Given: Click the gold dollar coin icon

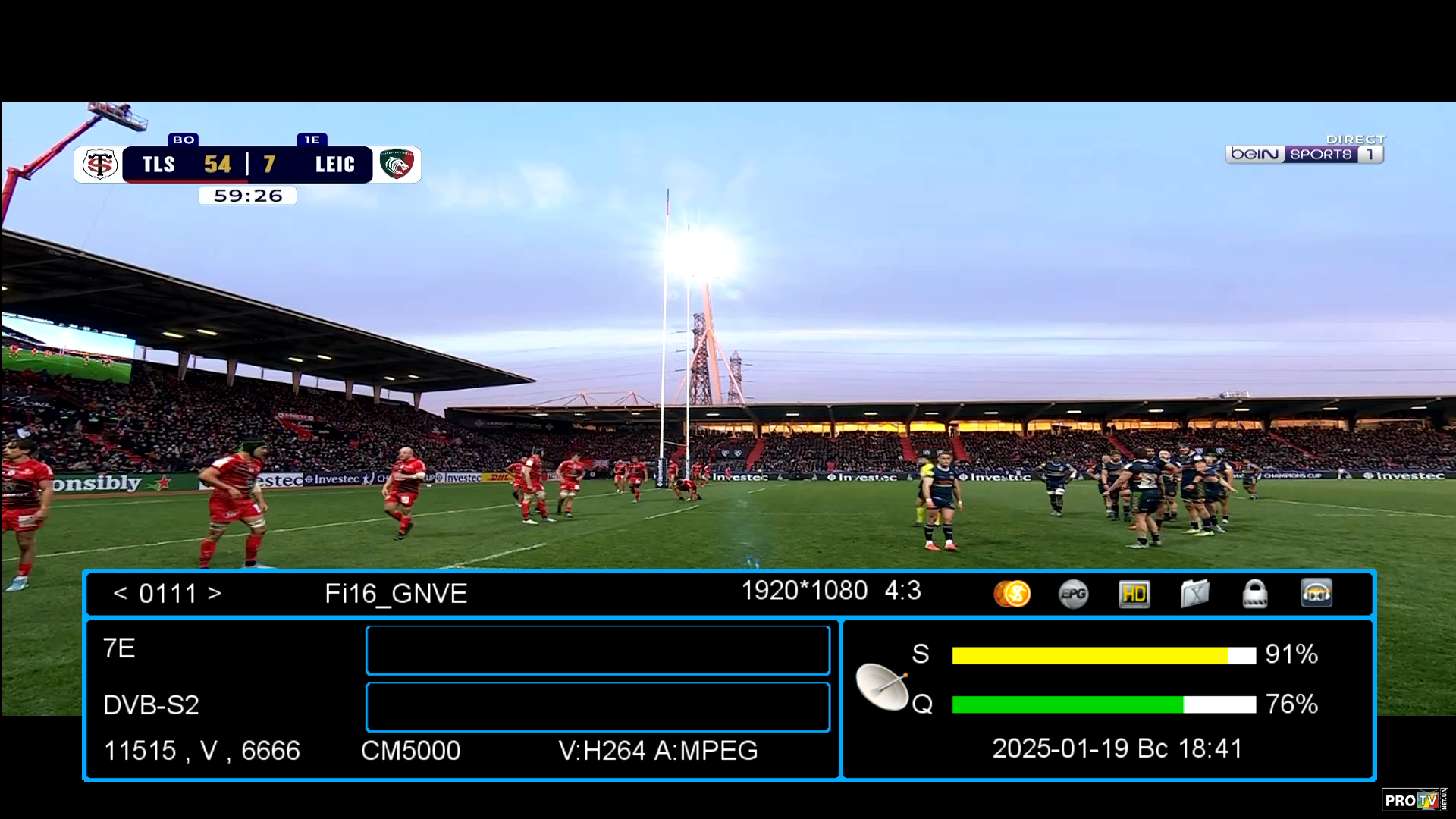Looking at the screenshot, I should (x=1012, y=594).
